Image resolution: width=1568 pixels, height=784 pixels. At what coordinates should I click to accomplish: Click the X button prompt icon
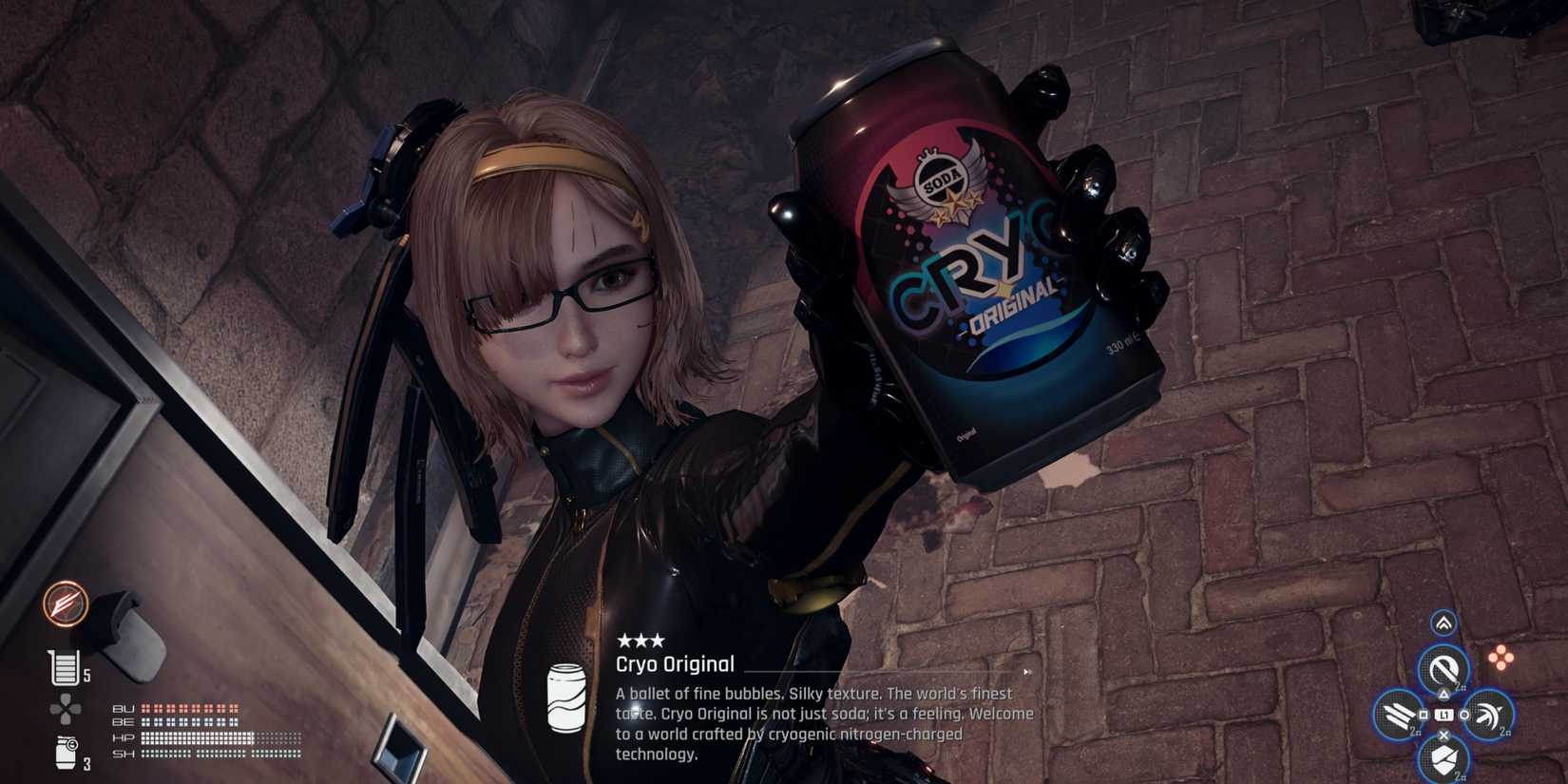click(1444, 734)
